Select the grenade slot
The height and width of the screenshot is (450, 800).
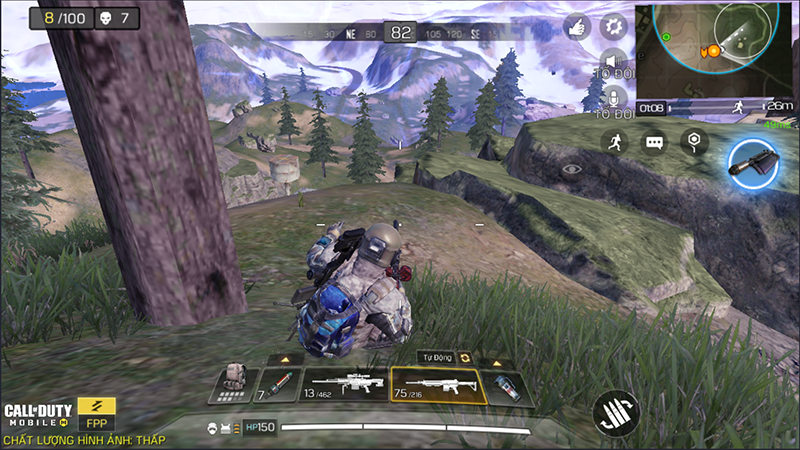pos(506,386)
